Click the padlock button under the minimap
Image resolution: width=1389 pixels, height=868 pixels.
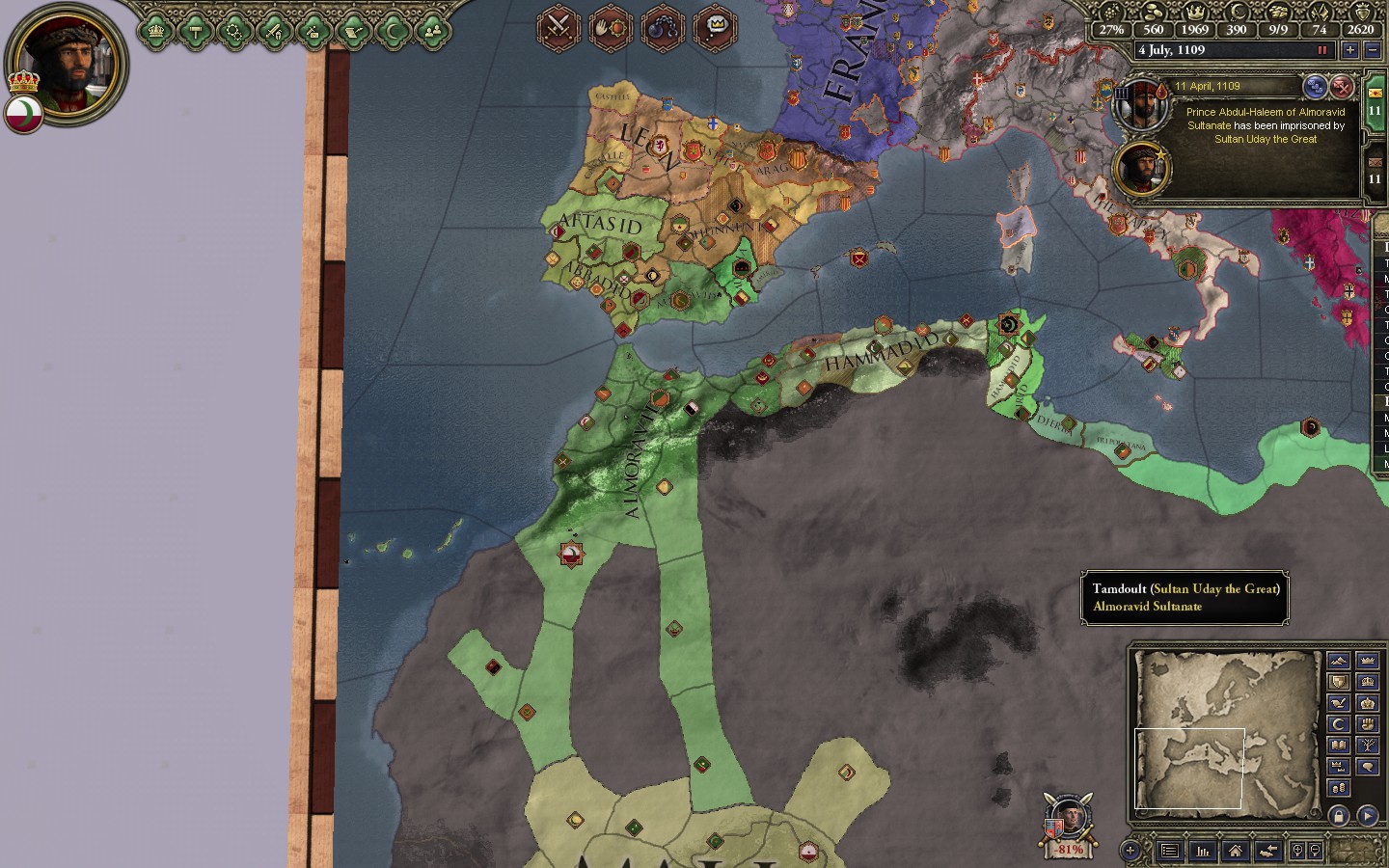pos(1339,816)
